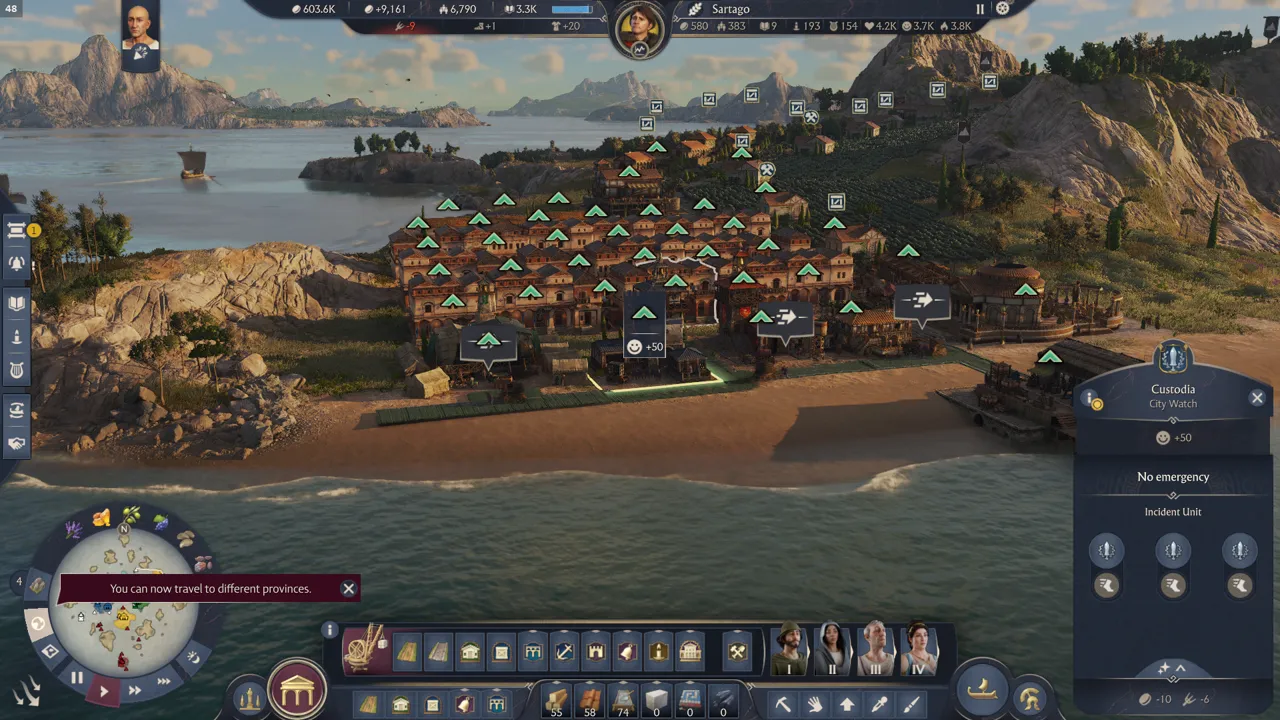
Task: Open the ship menu button
Action: [983, 688]
